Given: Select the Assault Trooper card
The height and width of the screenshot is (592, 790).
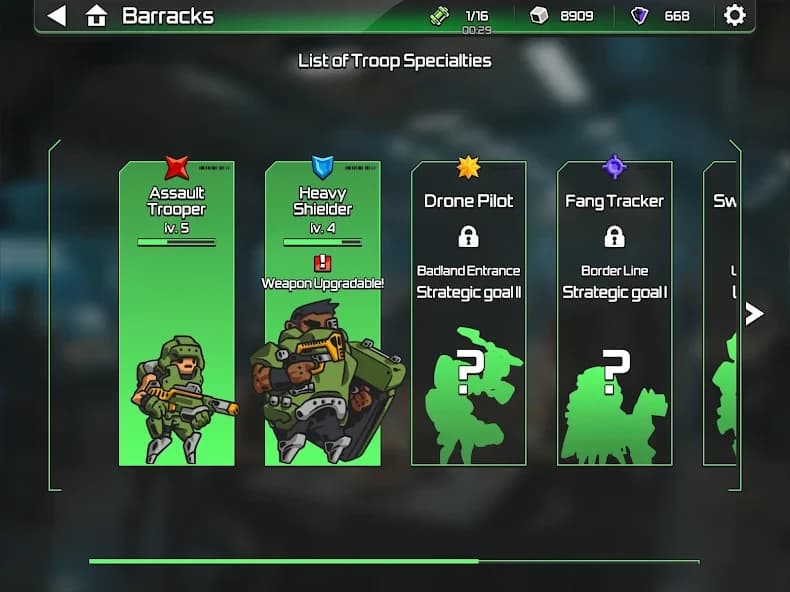Looking at the screenshot, I should point(177,313).
